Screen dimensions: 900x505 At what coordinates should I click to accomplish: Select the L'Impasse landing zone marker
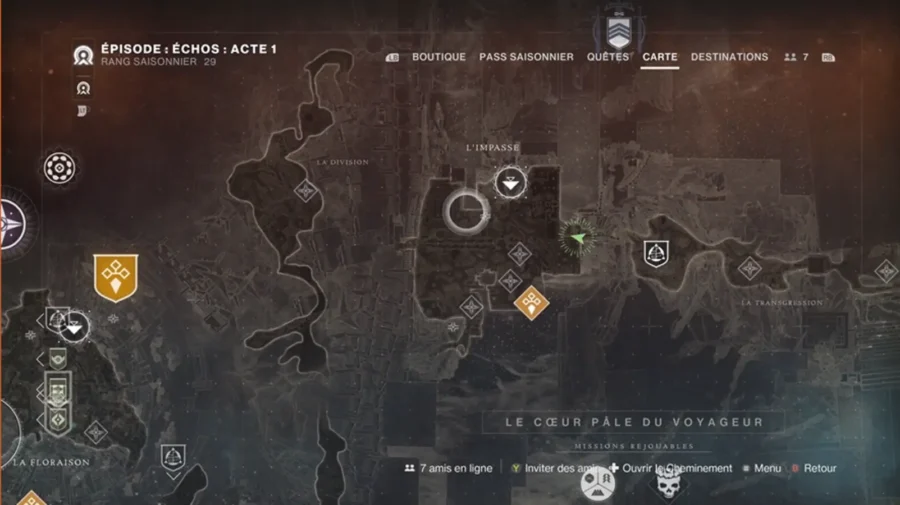(x=511, y=182)
